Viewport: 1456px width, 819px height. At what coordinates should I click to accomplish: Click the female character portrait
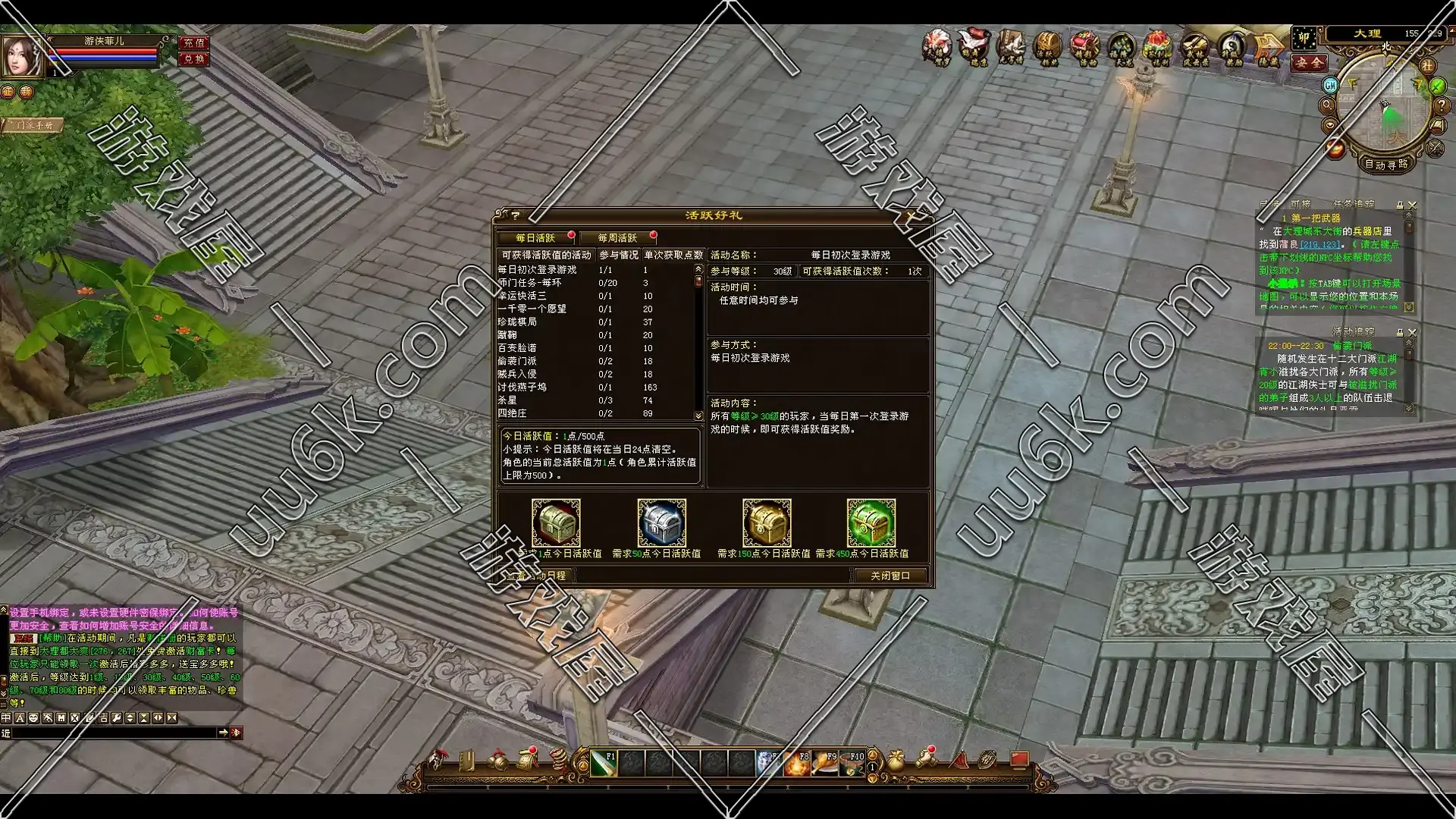(23, 55)
